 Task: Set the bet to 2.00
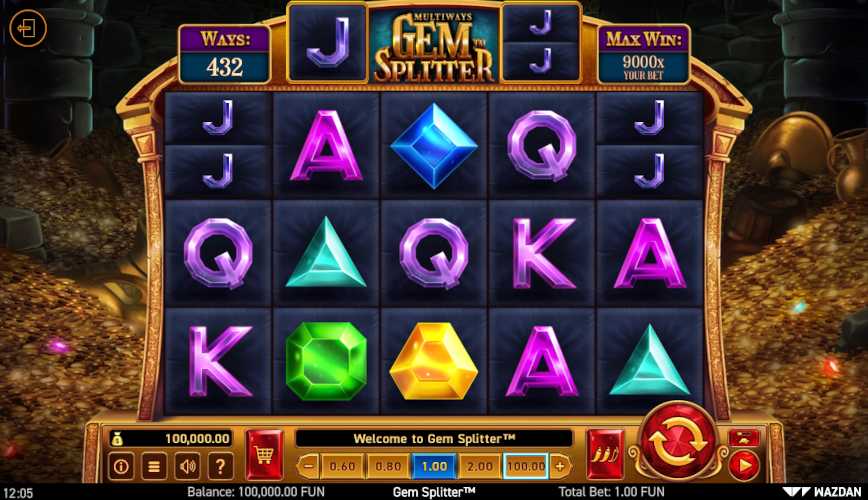click(x=480, y=466)
